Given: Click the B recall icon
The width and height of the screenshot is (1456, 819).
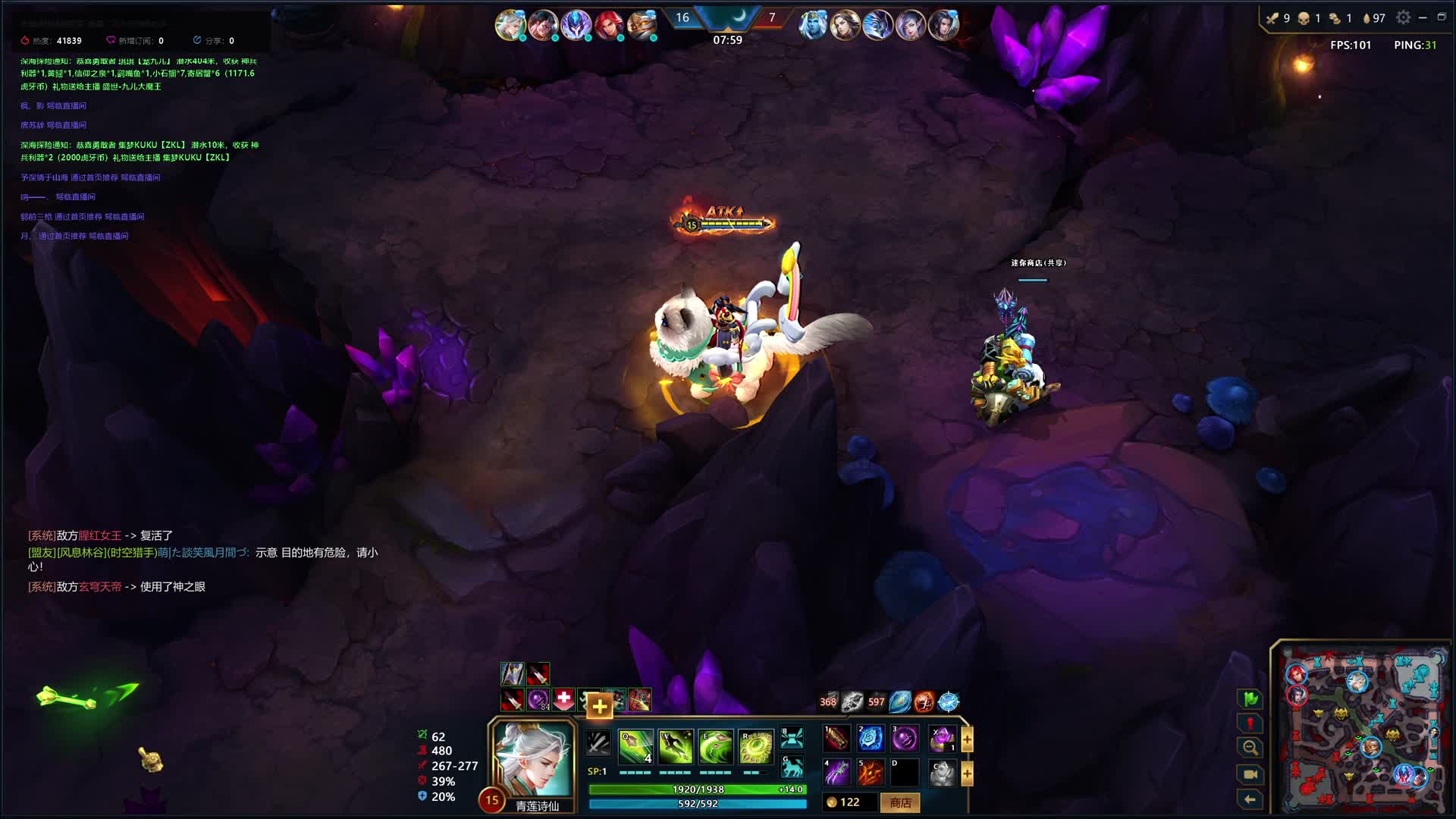Looking at the screenshot, I should 792,737.
